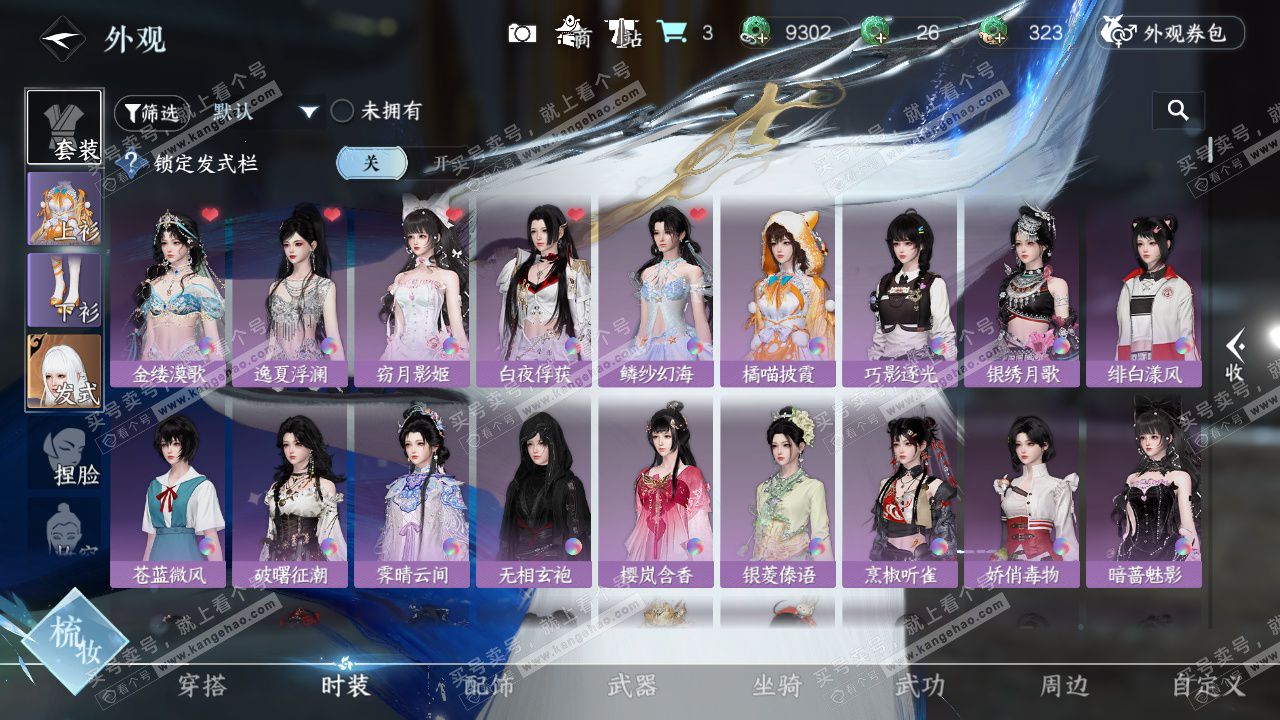Screen dimensions: 1280x720
Task: Open the 外观券包 voucher pack
Action: tap(1170, 33)
